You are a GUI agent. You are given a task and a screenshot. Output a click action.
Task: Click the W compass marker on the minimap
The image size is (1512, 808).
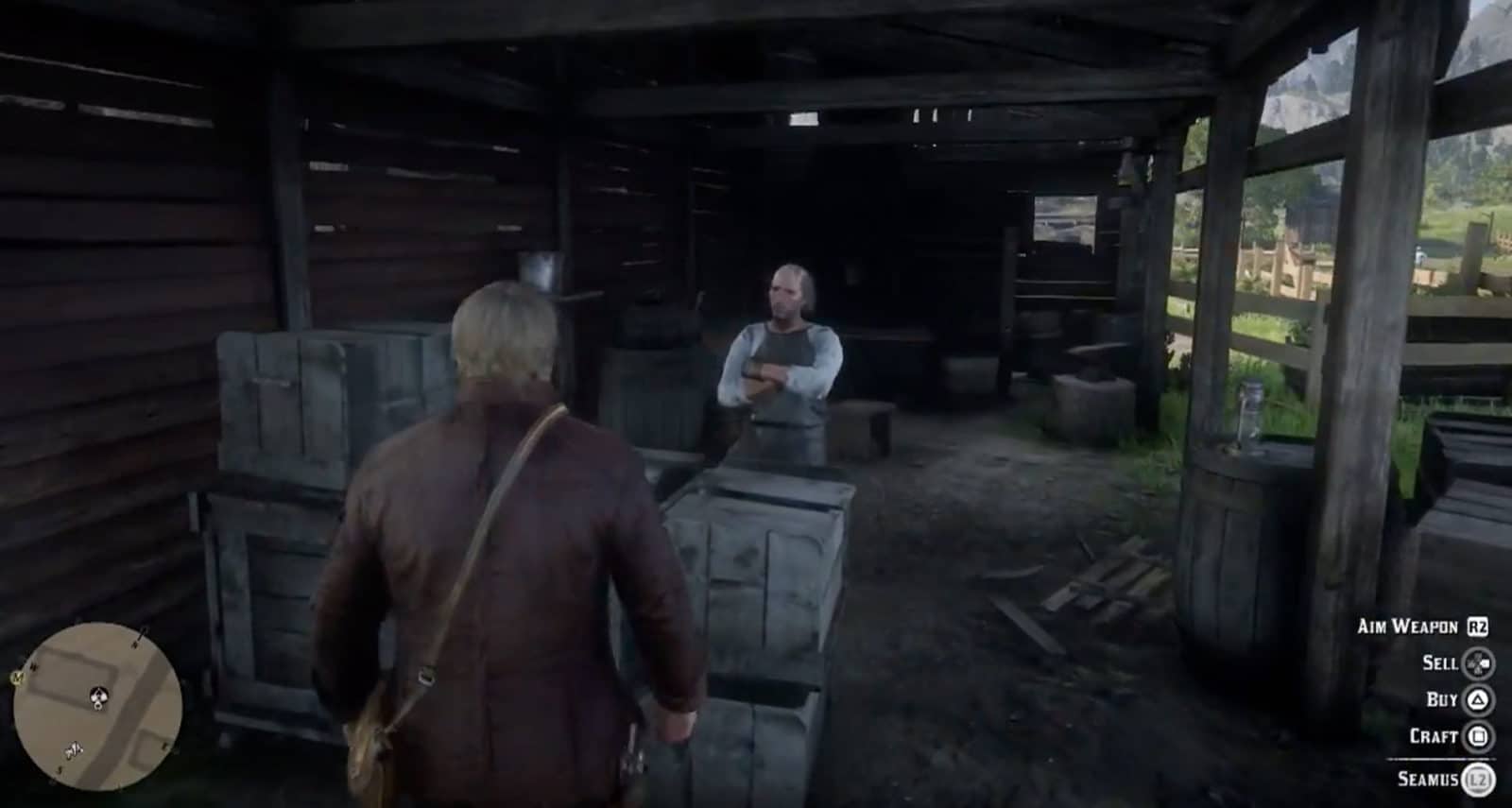32,665
